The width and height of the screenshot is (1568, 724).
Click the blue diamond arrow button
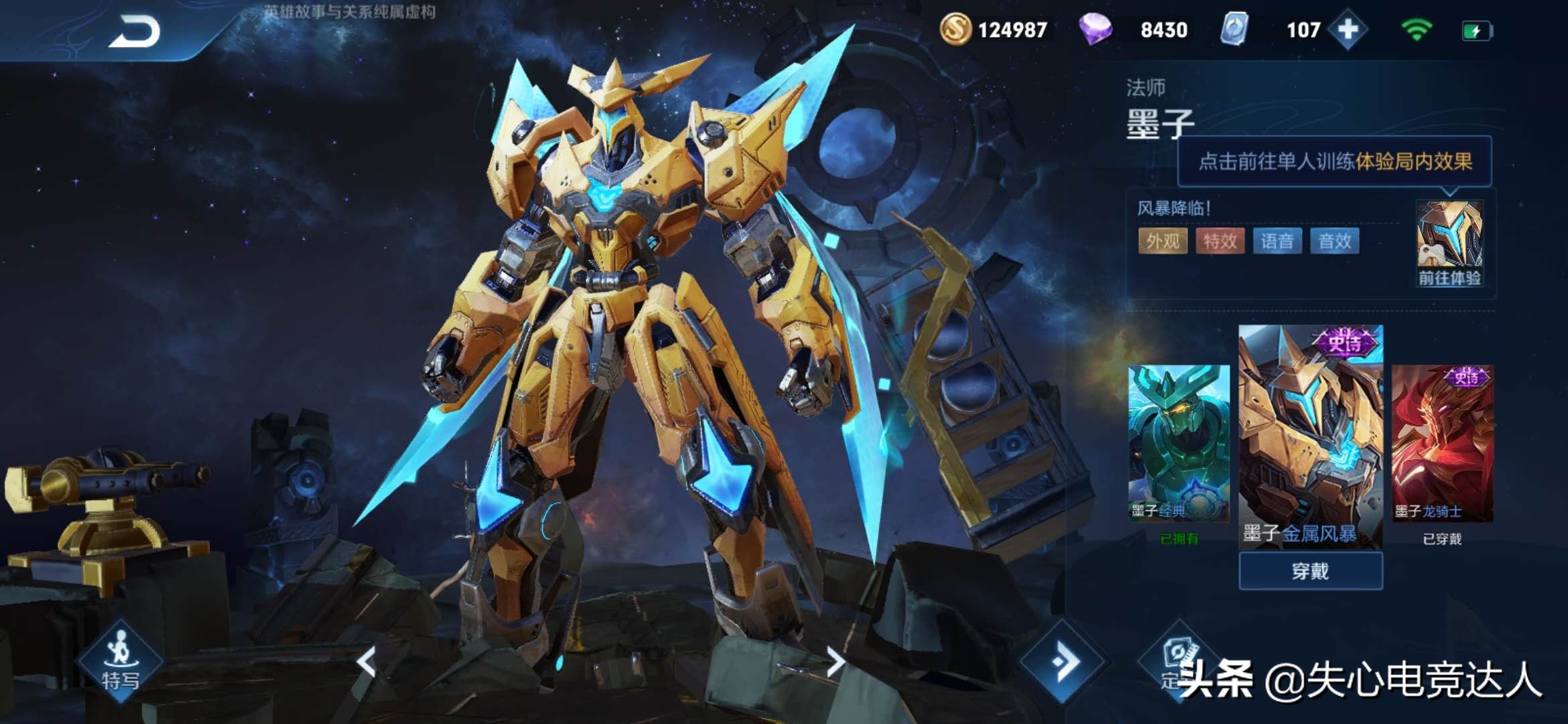[1063, 662]
